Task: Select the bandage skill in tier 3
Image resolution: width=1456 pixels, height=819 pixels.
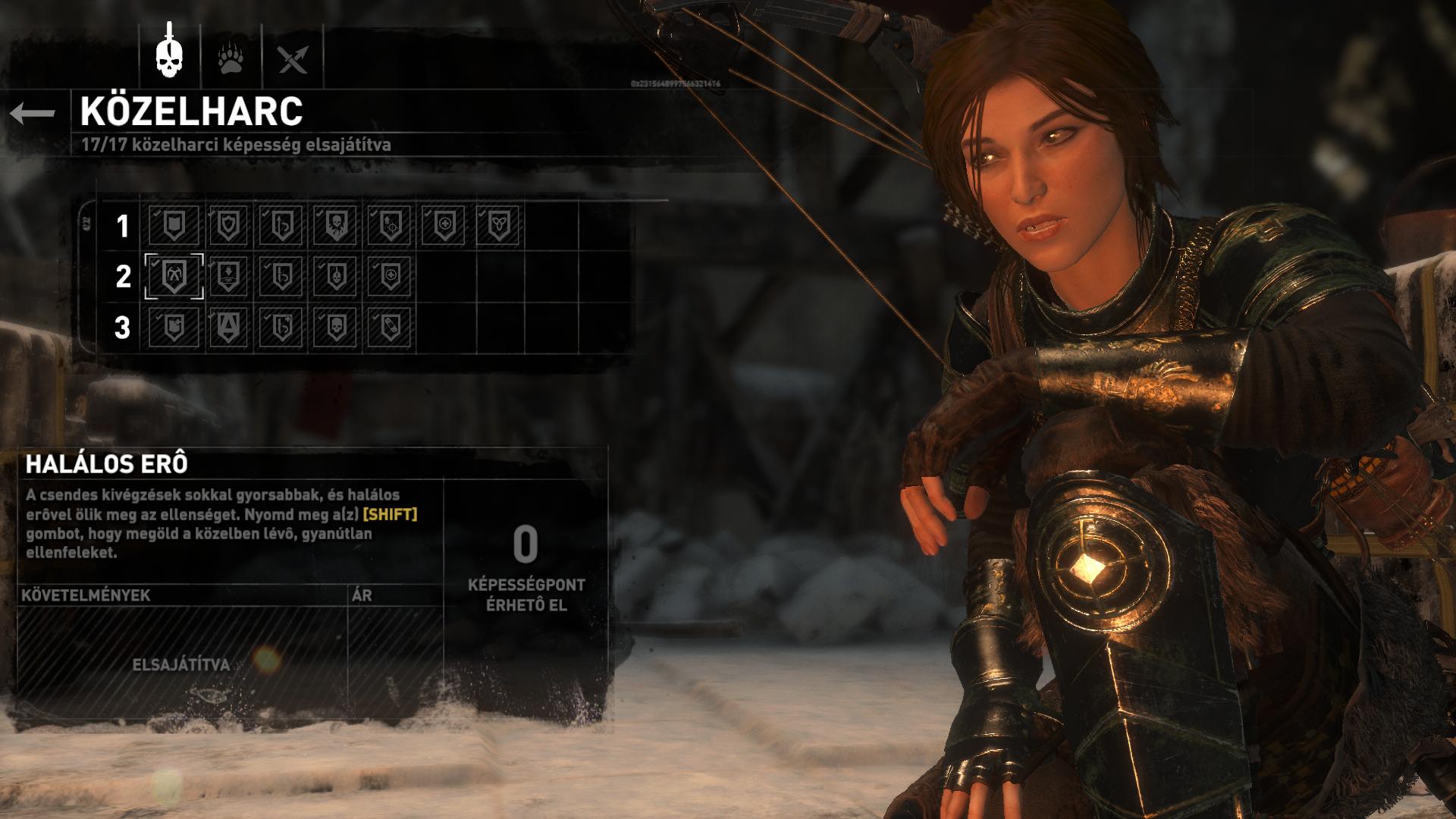Action: [x=389, y=328]
